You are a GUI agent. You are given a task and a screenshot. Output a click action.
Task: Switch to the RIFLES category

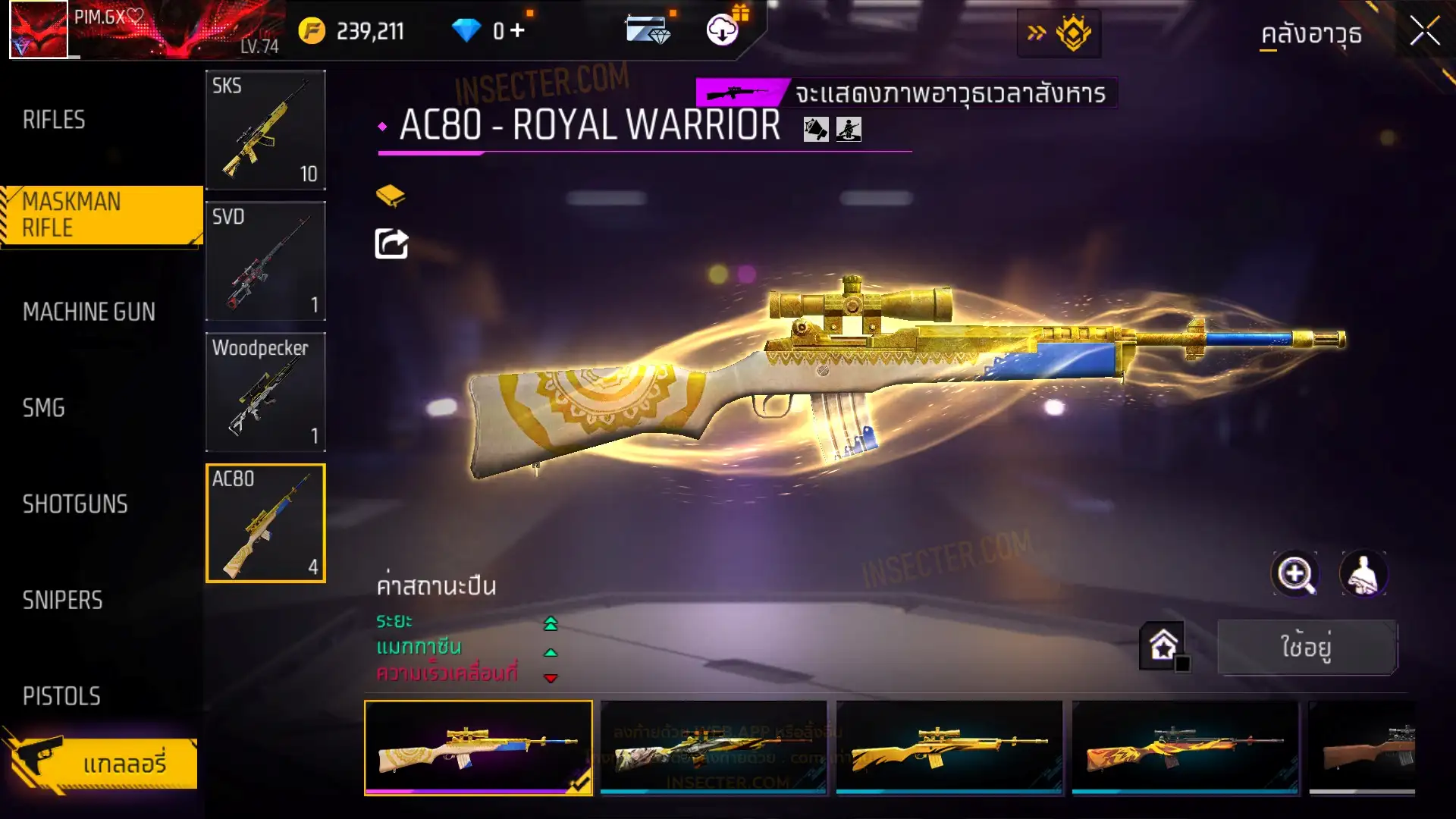coord(54,120)
